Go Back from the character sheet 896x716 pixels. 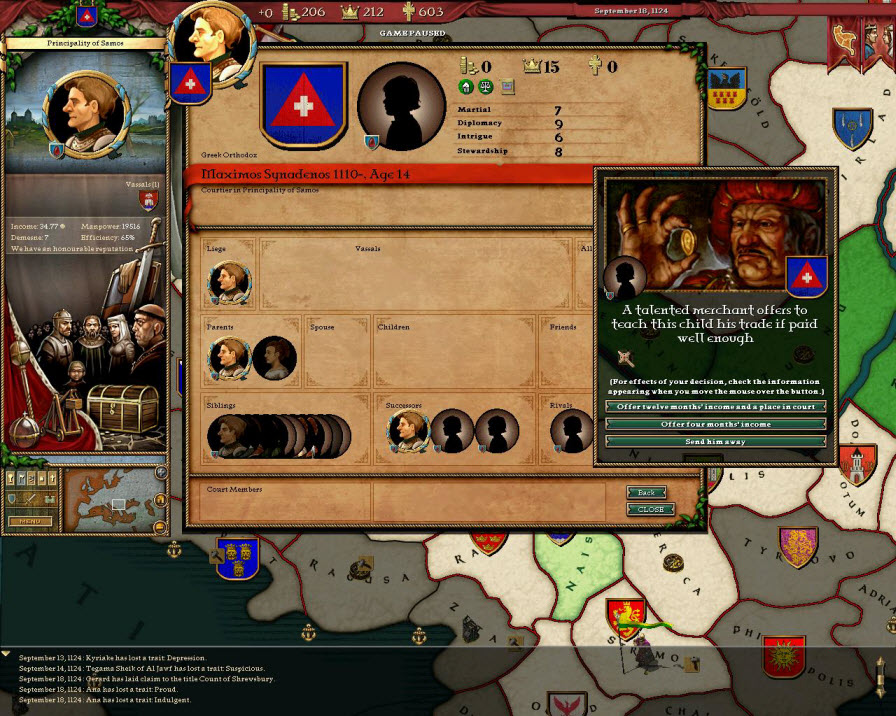click(x=646, y=493)
